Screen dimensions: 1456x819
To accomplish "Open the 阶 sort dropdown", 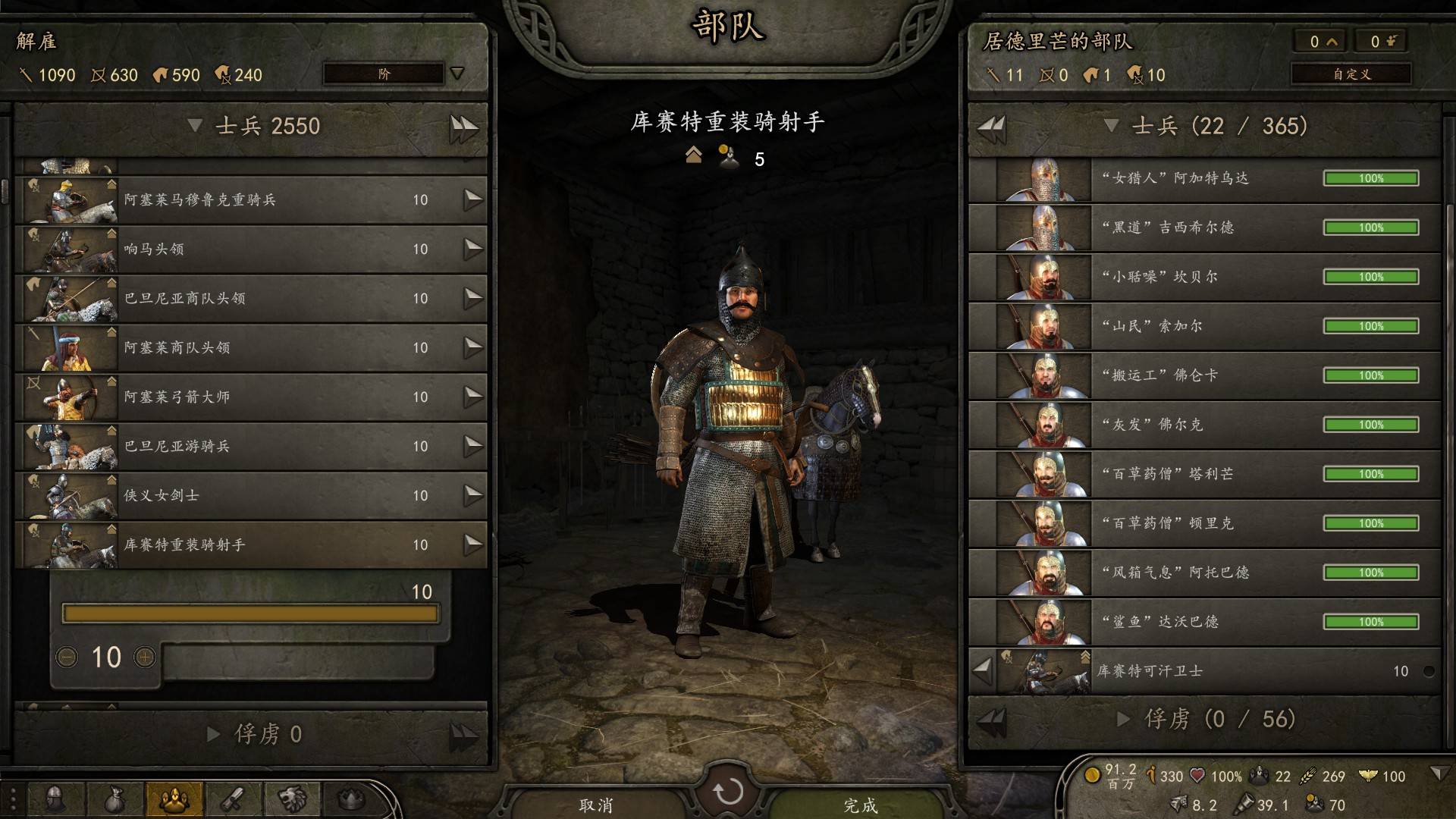I will pos(394,74).
